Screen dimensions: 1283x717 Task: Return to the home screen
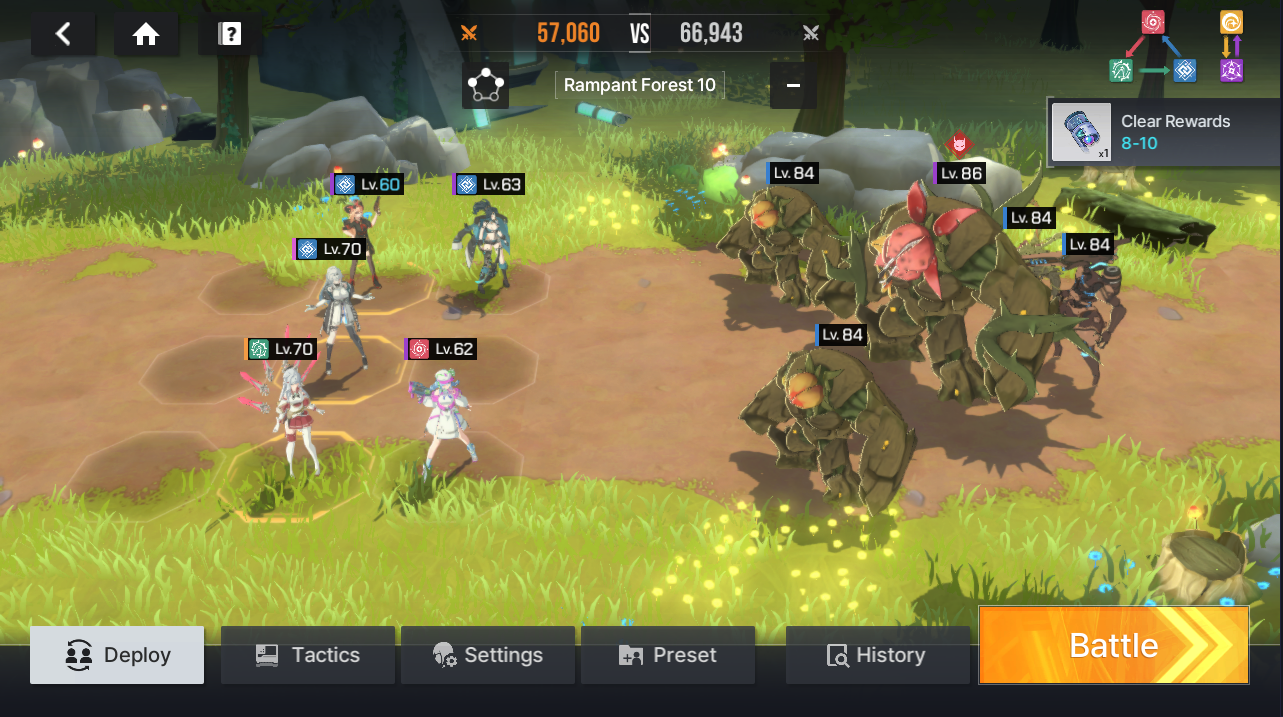click(x=146, y=35)
